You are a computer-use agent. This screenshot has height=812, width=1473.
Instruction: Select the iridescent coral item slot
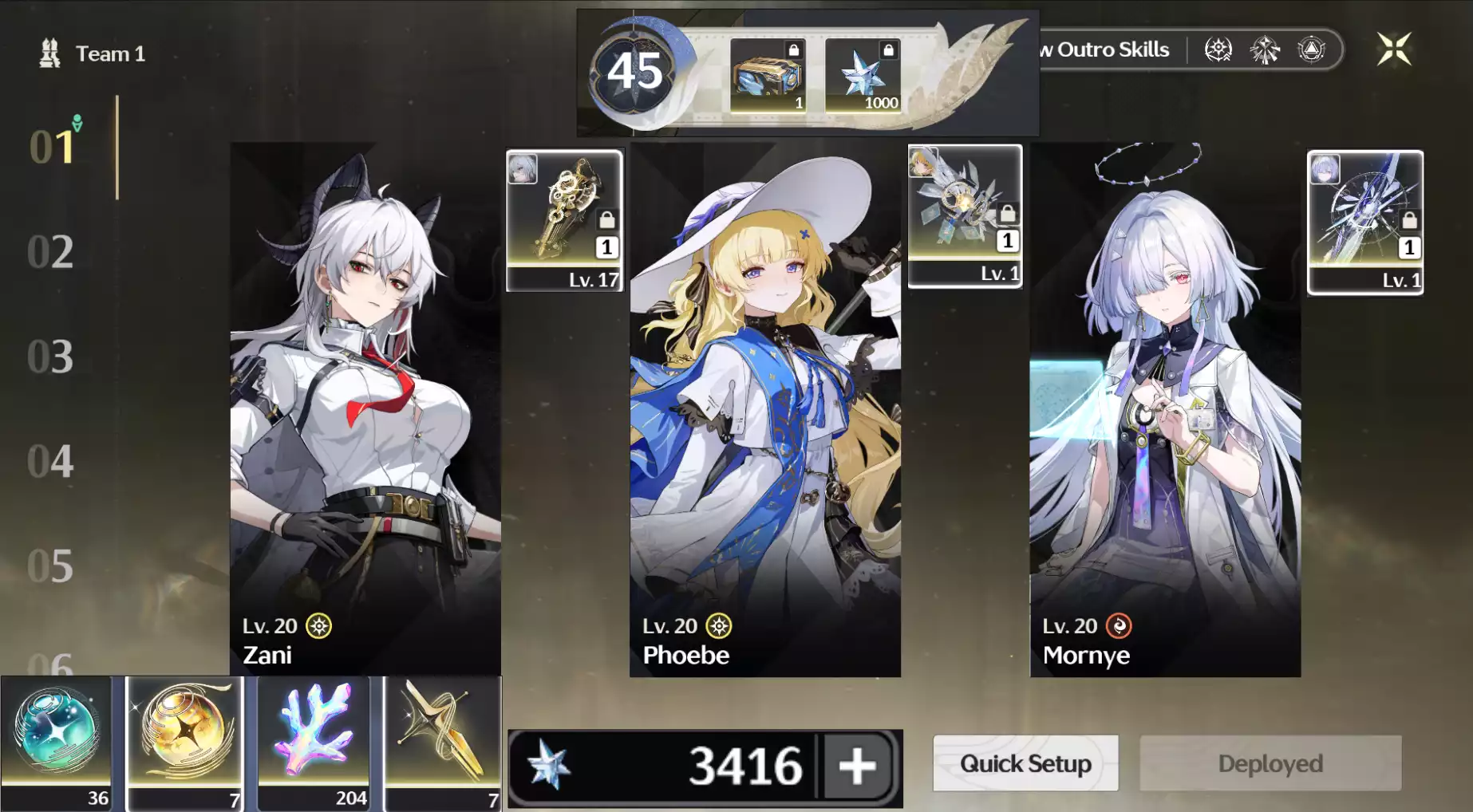[314, 742]
